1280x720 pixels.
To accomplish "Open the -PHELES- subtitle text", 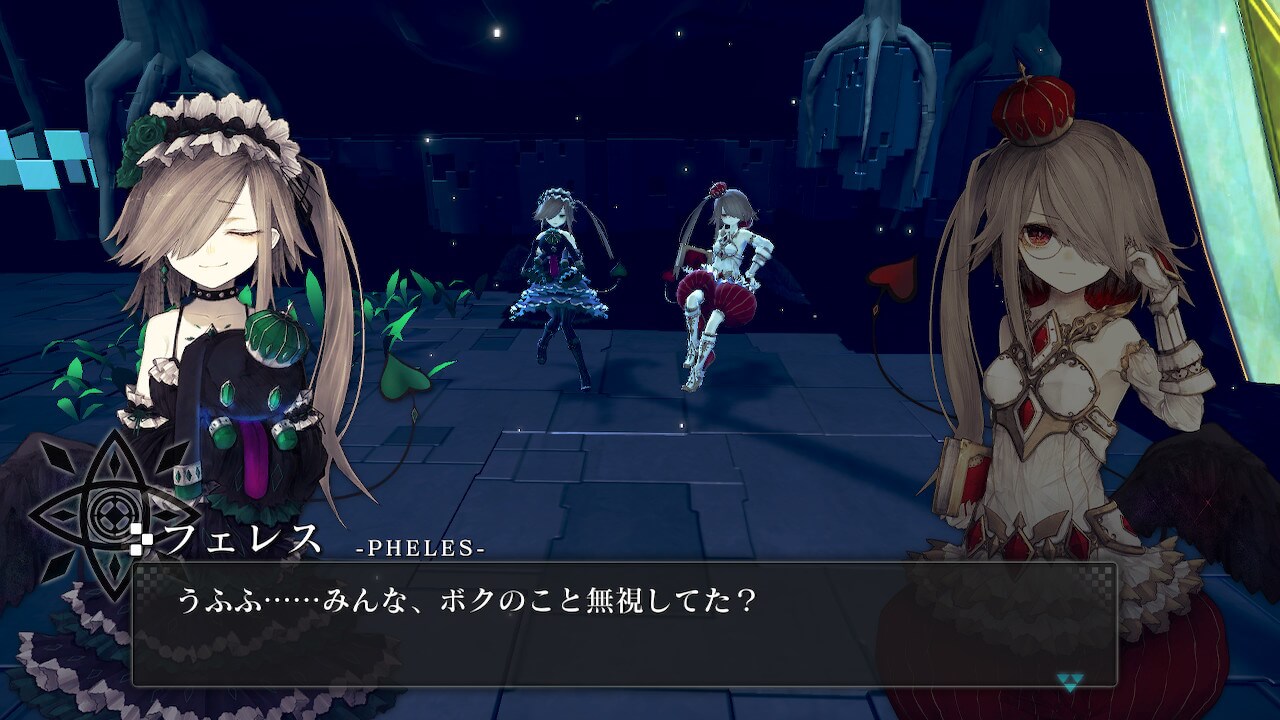I will click(x=424, y=548).
